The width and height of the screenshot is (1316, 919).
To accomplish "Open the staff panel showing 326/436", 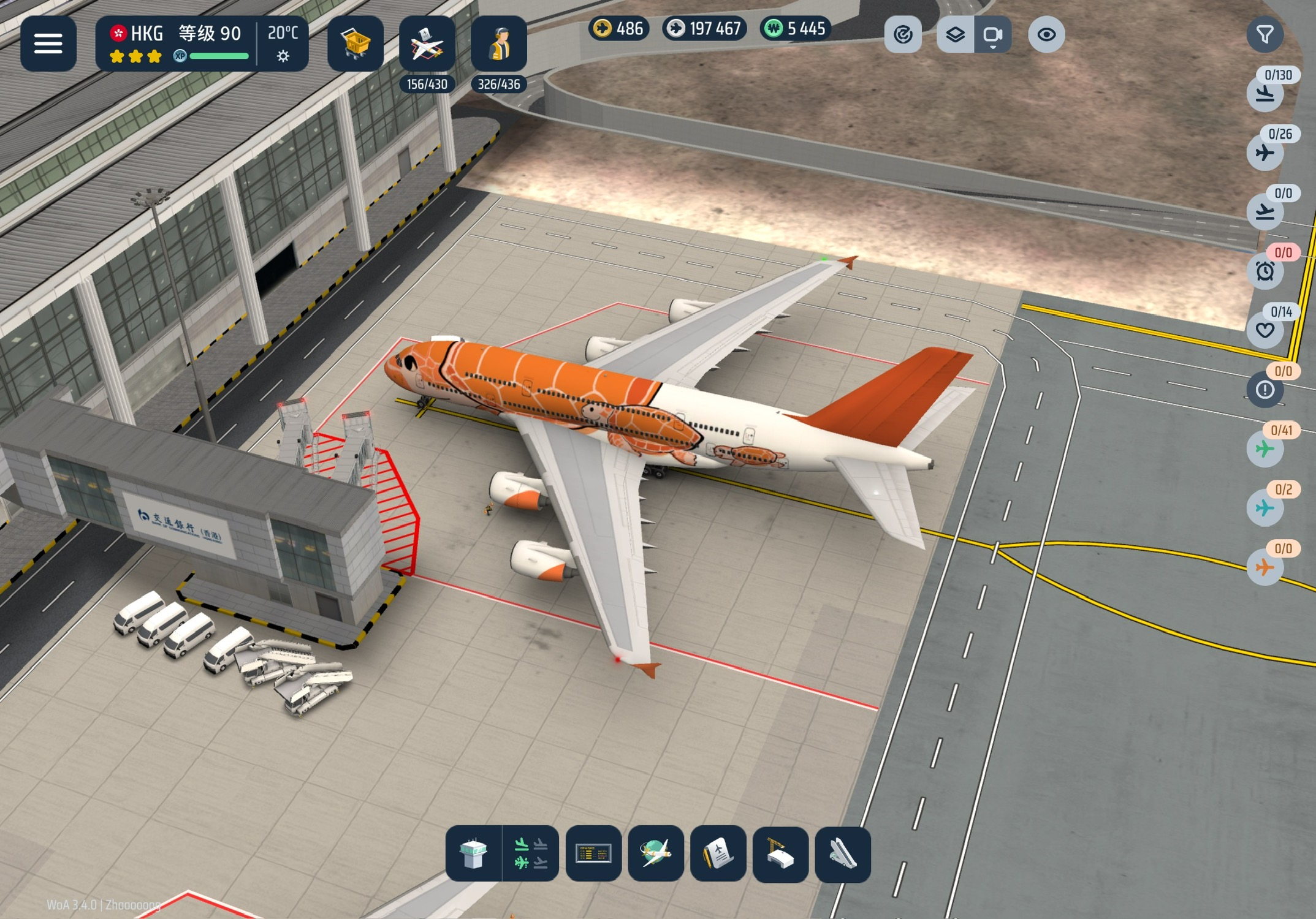I will click(499, 45).
